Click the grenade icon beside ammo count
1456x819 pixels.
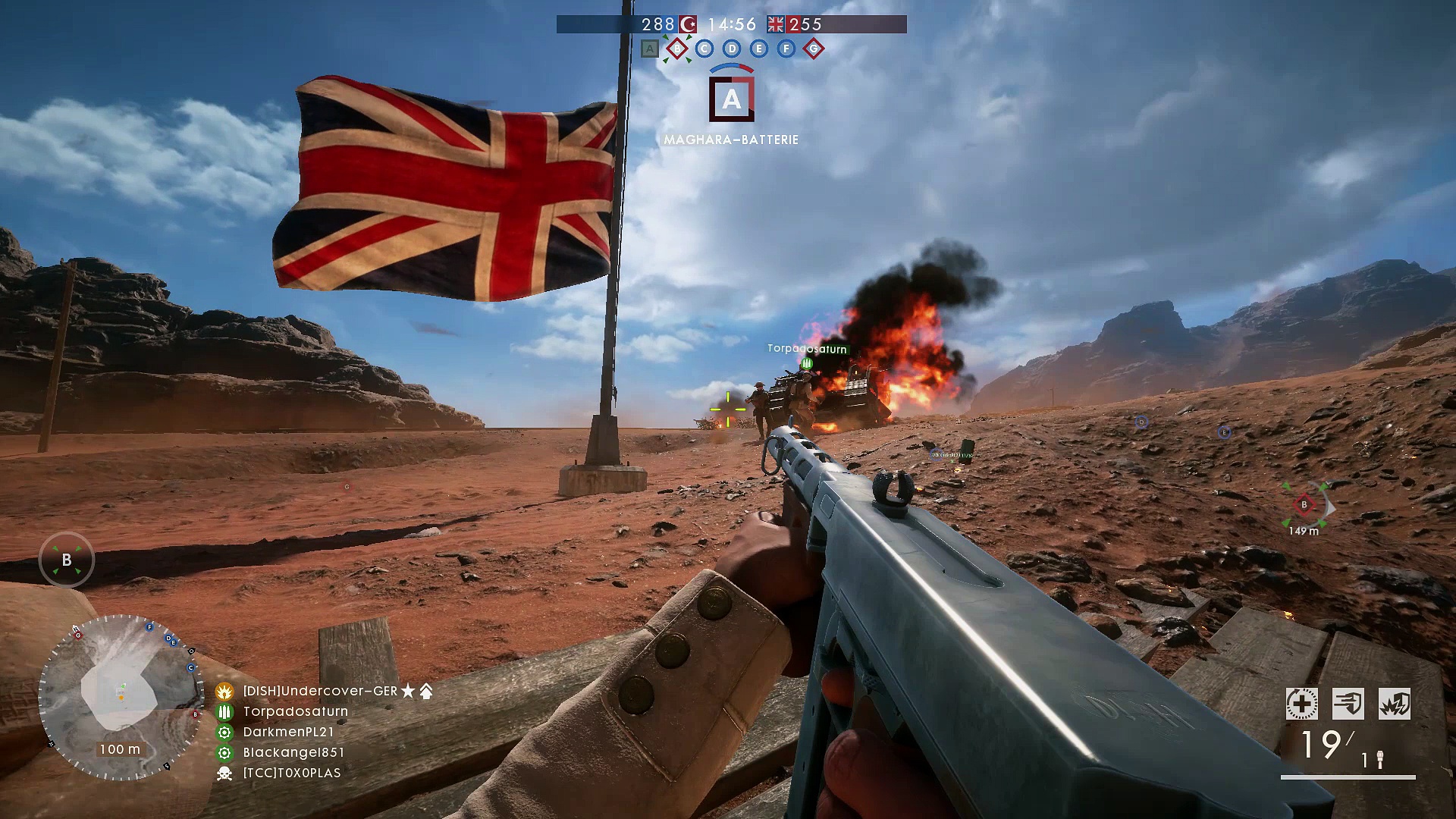pos(1380,759)
